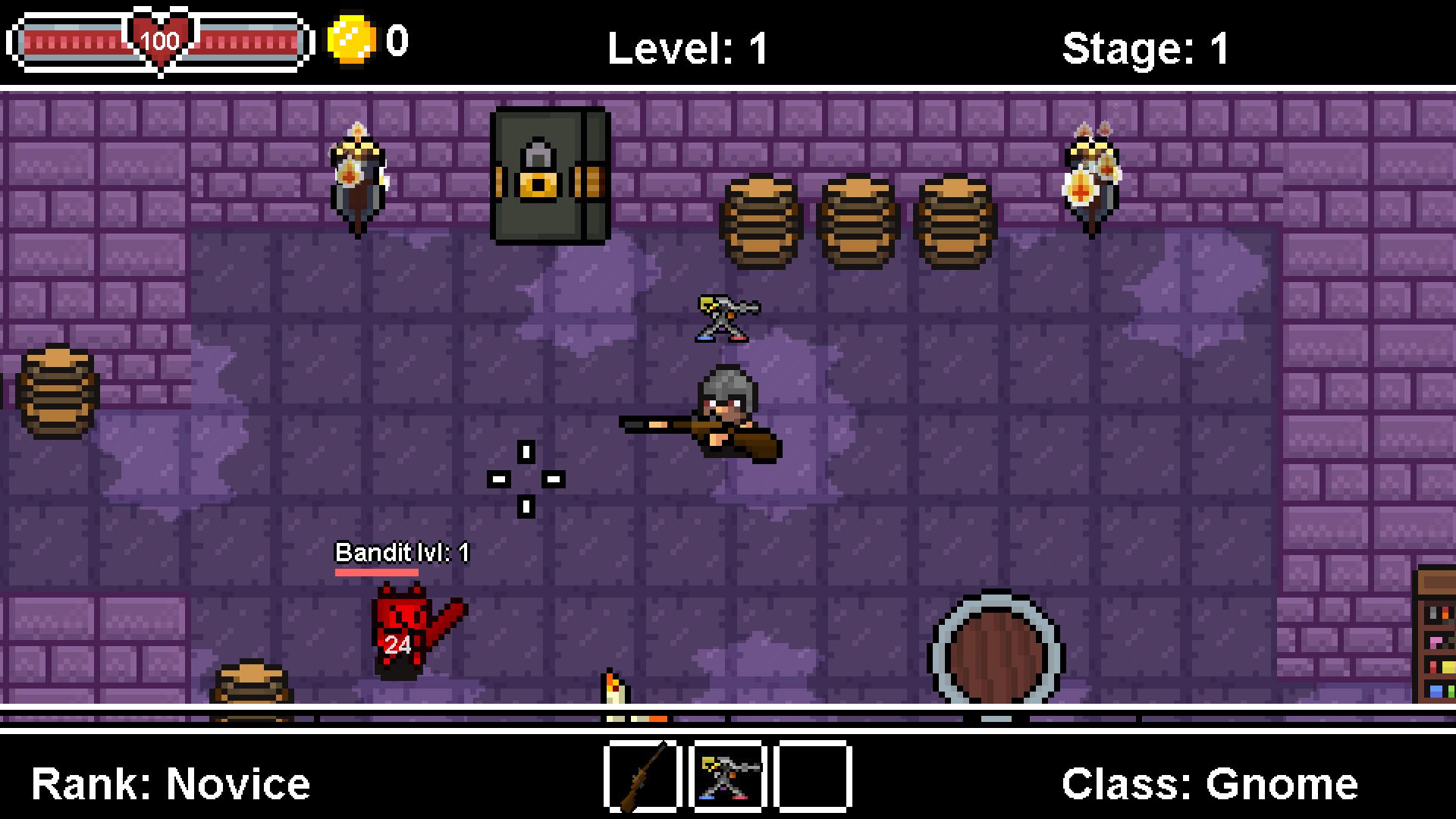
Task: Click the locked treasure chest
Action: [548, 174]
